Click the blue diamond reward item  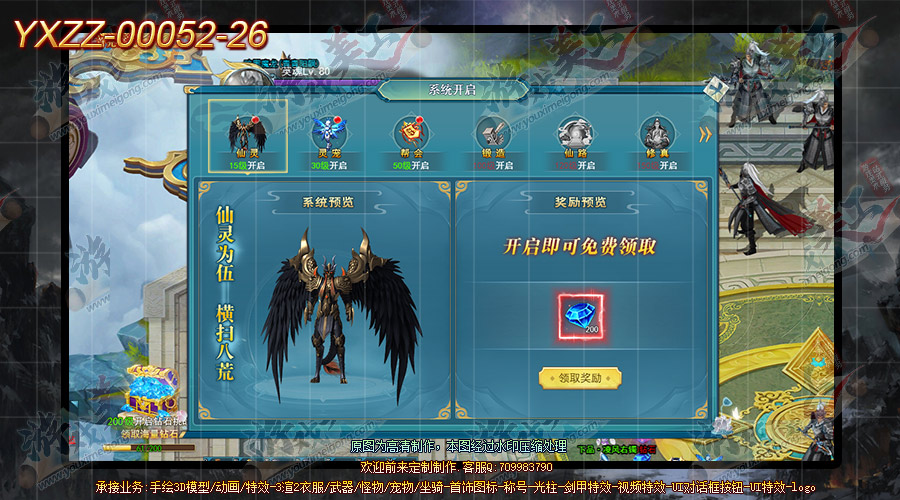[x=580, y=314]
